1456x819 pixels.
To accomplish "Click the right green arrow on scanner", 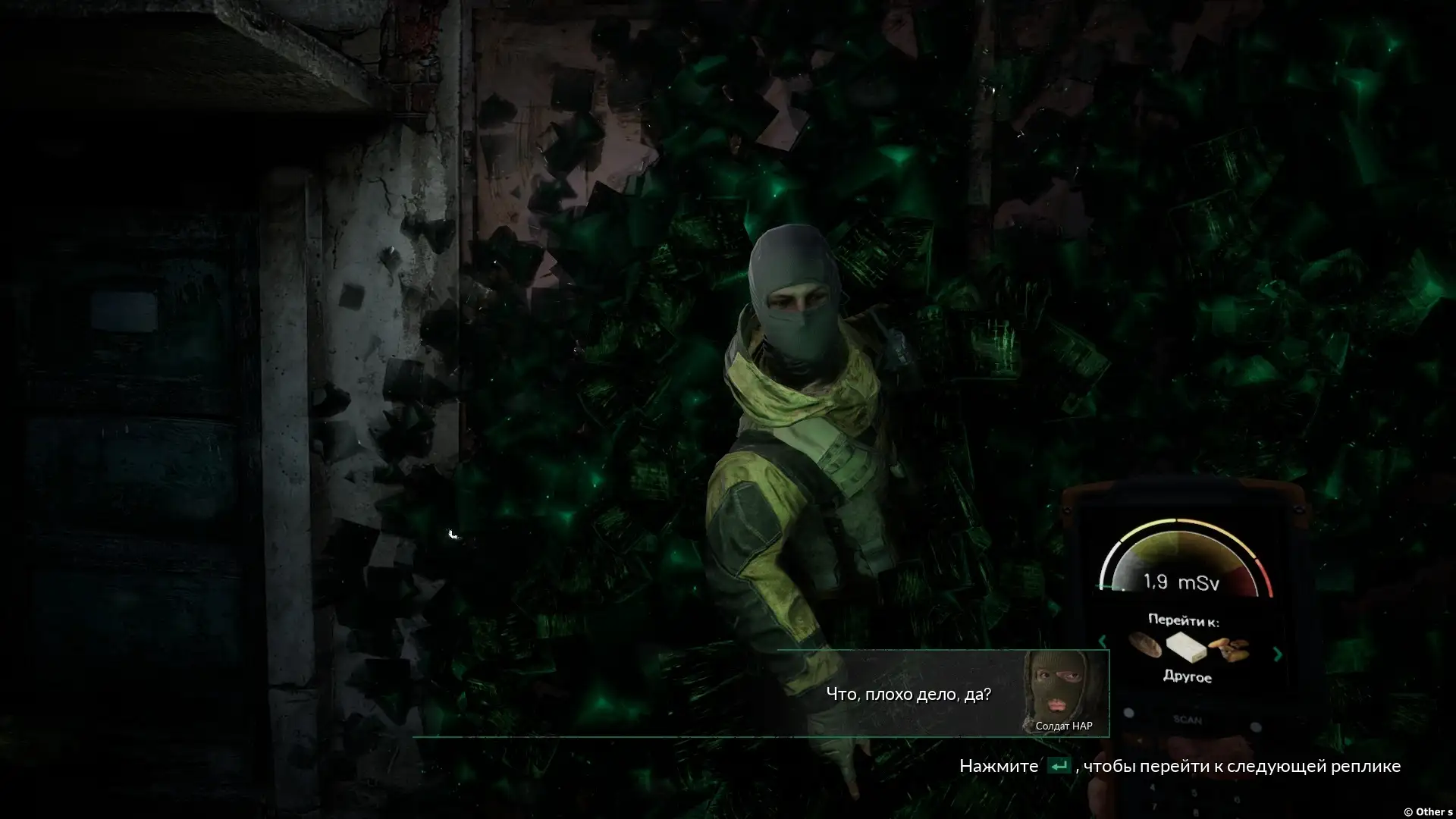I will point(1278,654).
